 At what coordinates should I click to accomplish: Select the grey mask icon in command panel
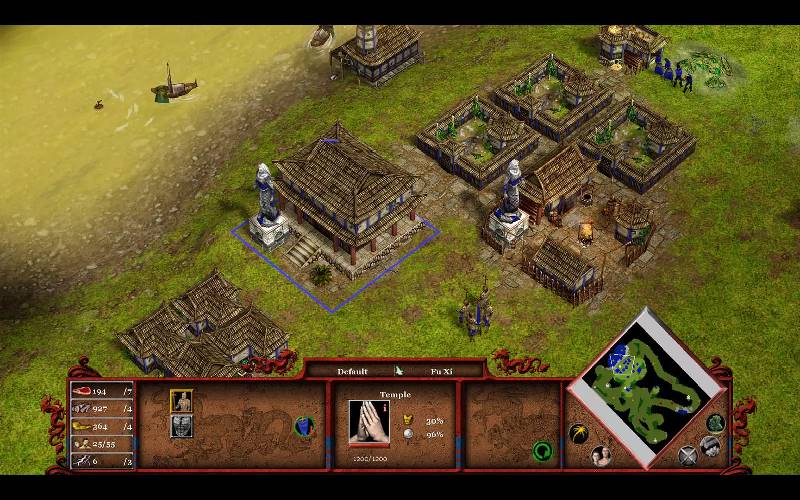click(x=181, y=425)
